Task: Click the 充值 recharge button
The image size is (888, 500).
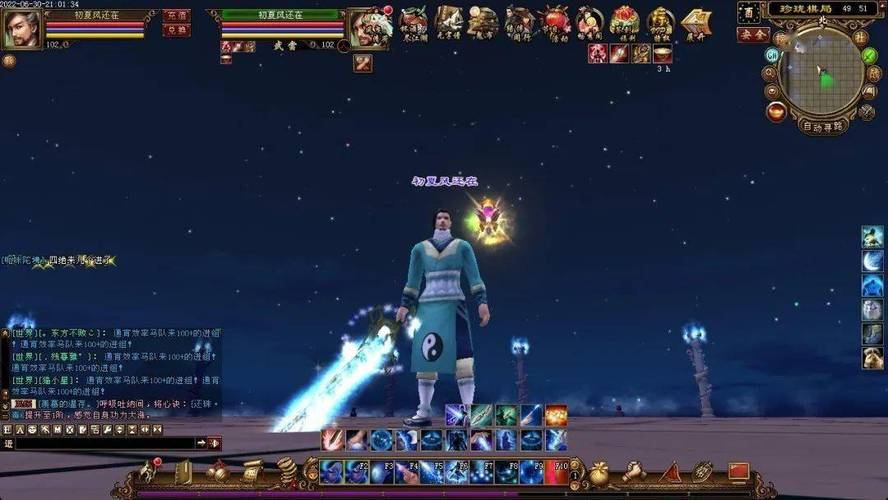Action: click(176, 16)
